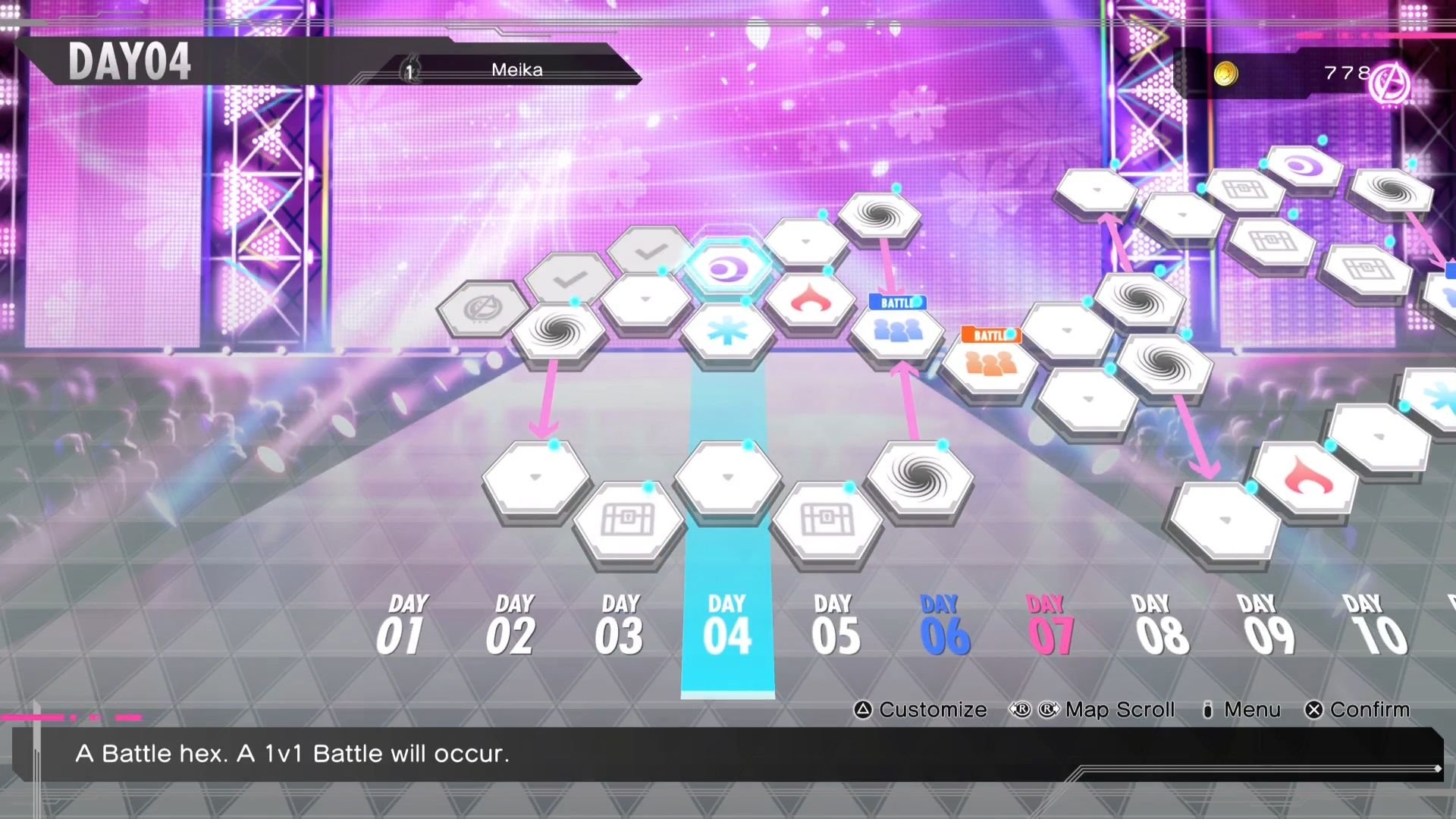The image size is (1456, 819).
Task: Open the treasure chest hex between Day 03 and 04
Action: pyautogui.click(x=627, y=519)
